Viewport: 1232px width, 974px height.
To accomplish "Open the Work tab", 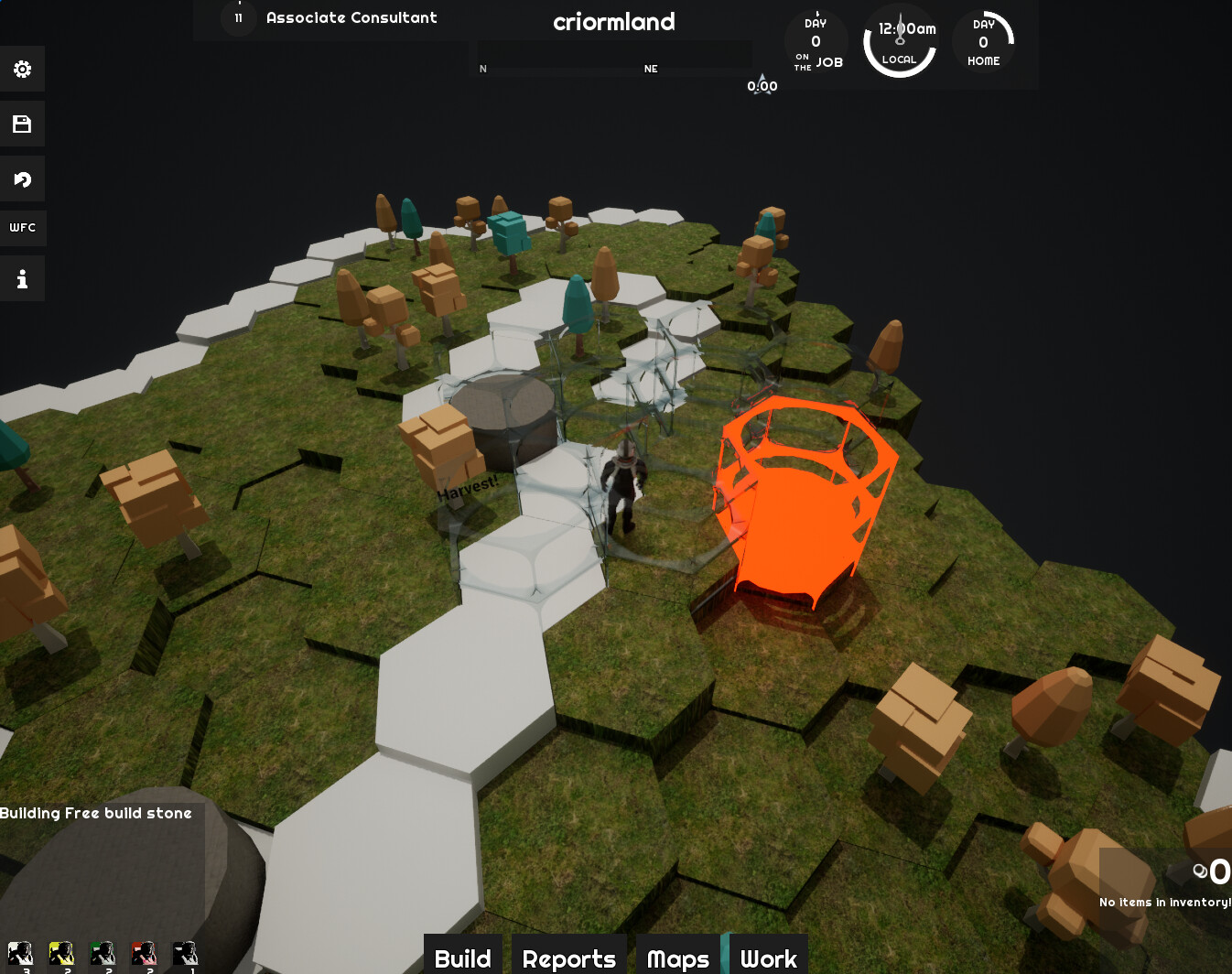I will [769, 958].
